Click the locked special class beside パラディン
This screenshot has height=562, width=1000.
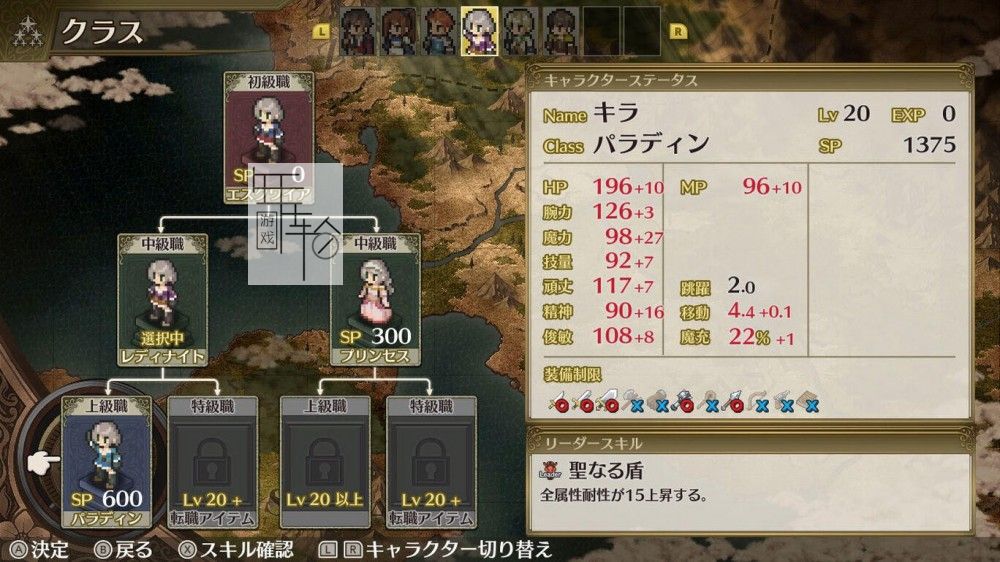[x=213, y=461]
